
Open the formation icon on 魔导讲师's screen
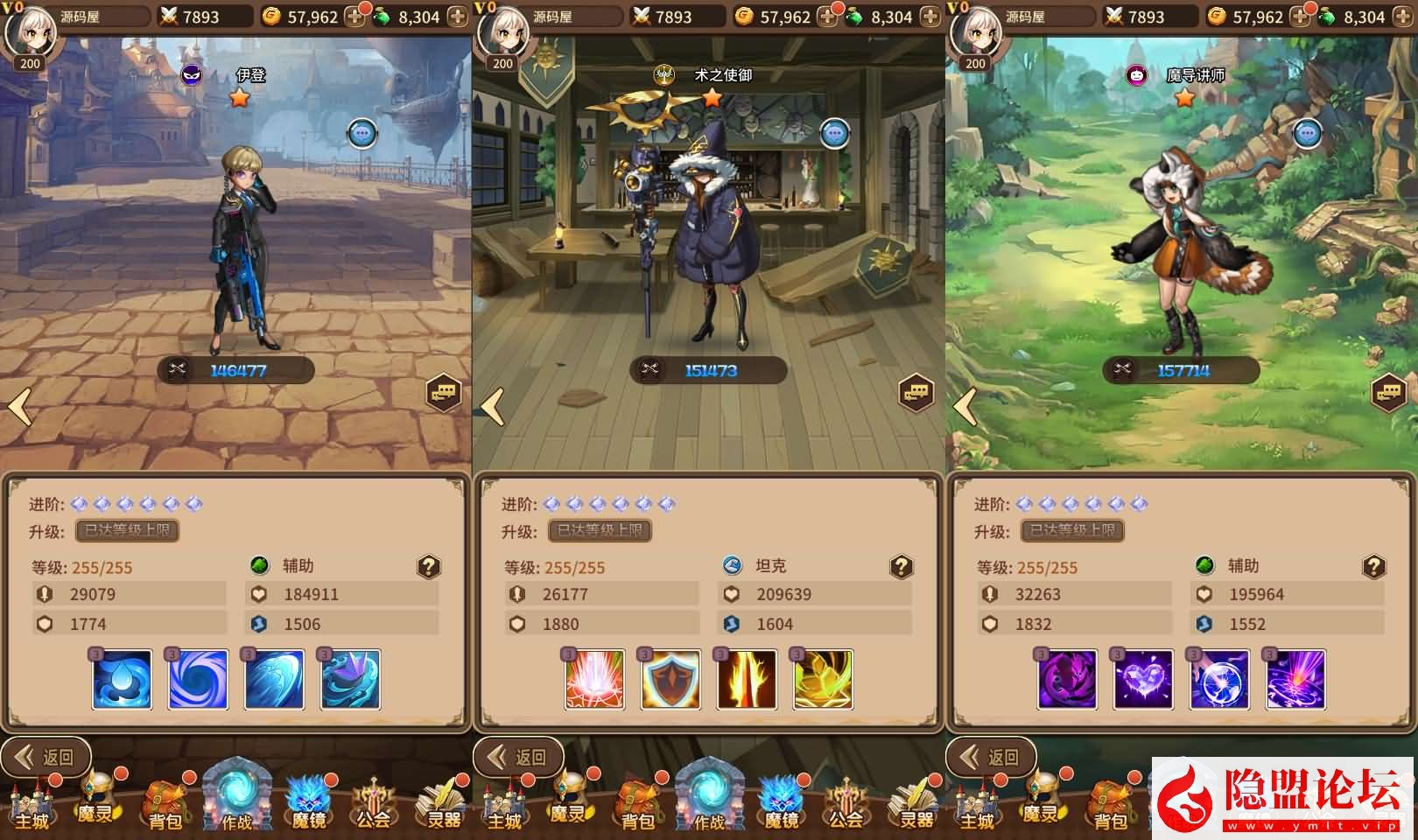coord(1389,393)
